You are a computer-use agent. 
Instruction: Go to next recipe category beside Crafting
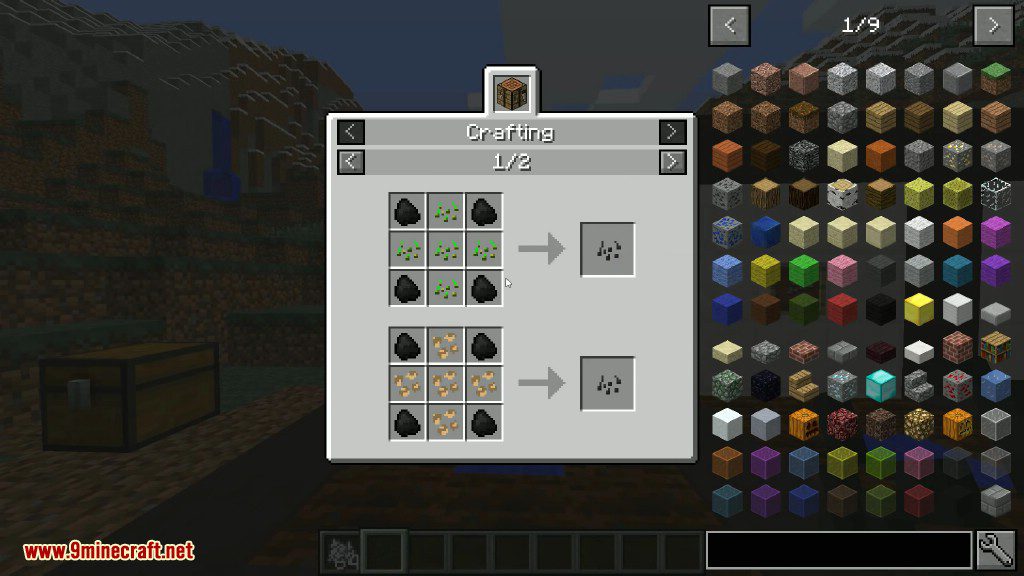(673, 132)
